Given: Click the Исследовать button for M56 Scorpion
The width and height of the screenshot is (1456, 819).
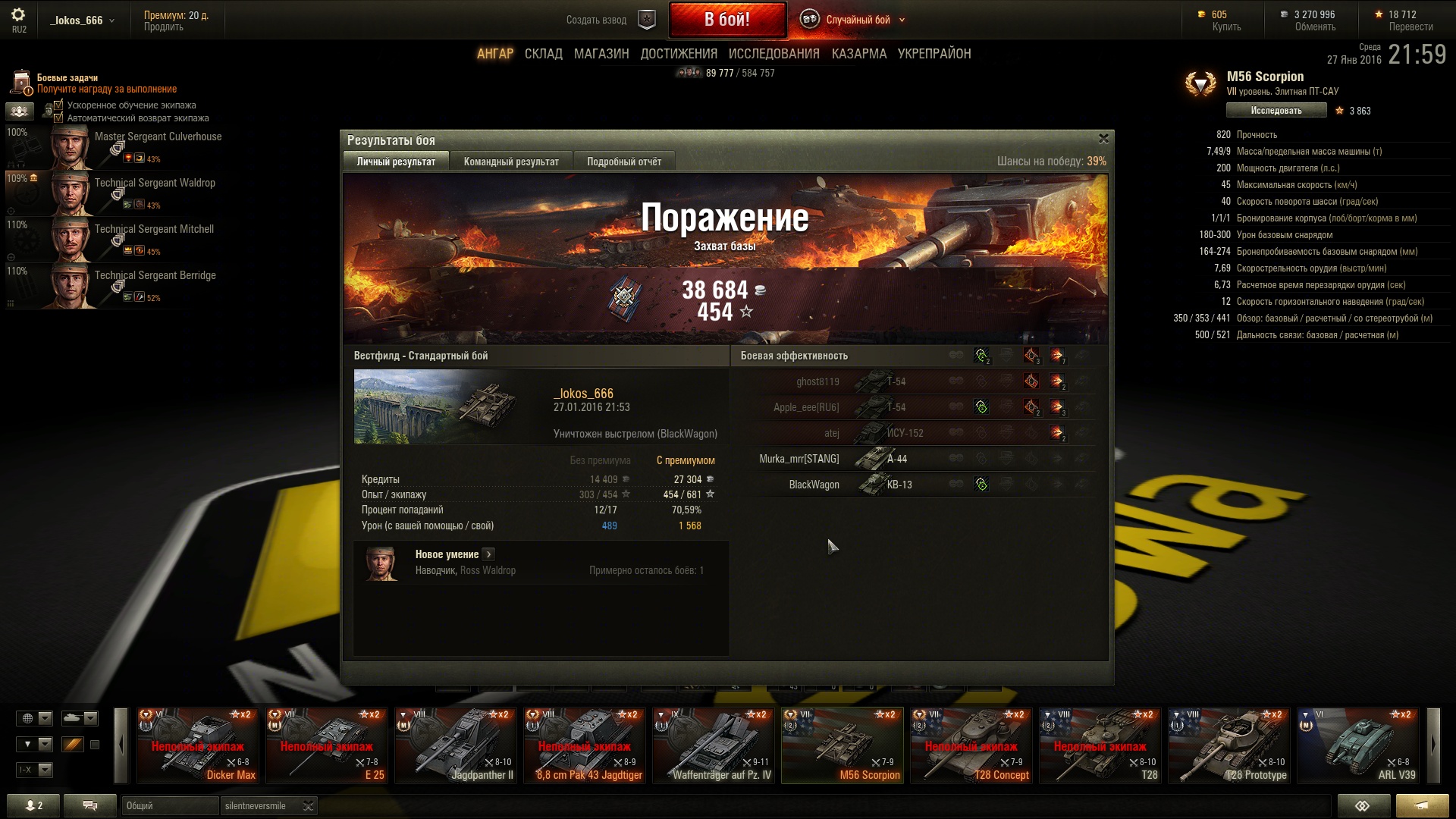Looking at the screenshot, I should point(1276,111).
